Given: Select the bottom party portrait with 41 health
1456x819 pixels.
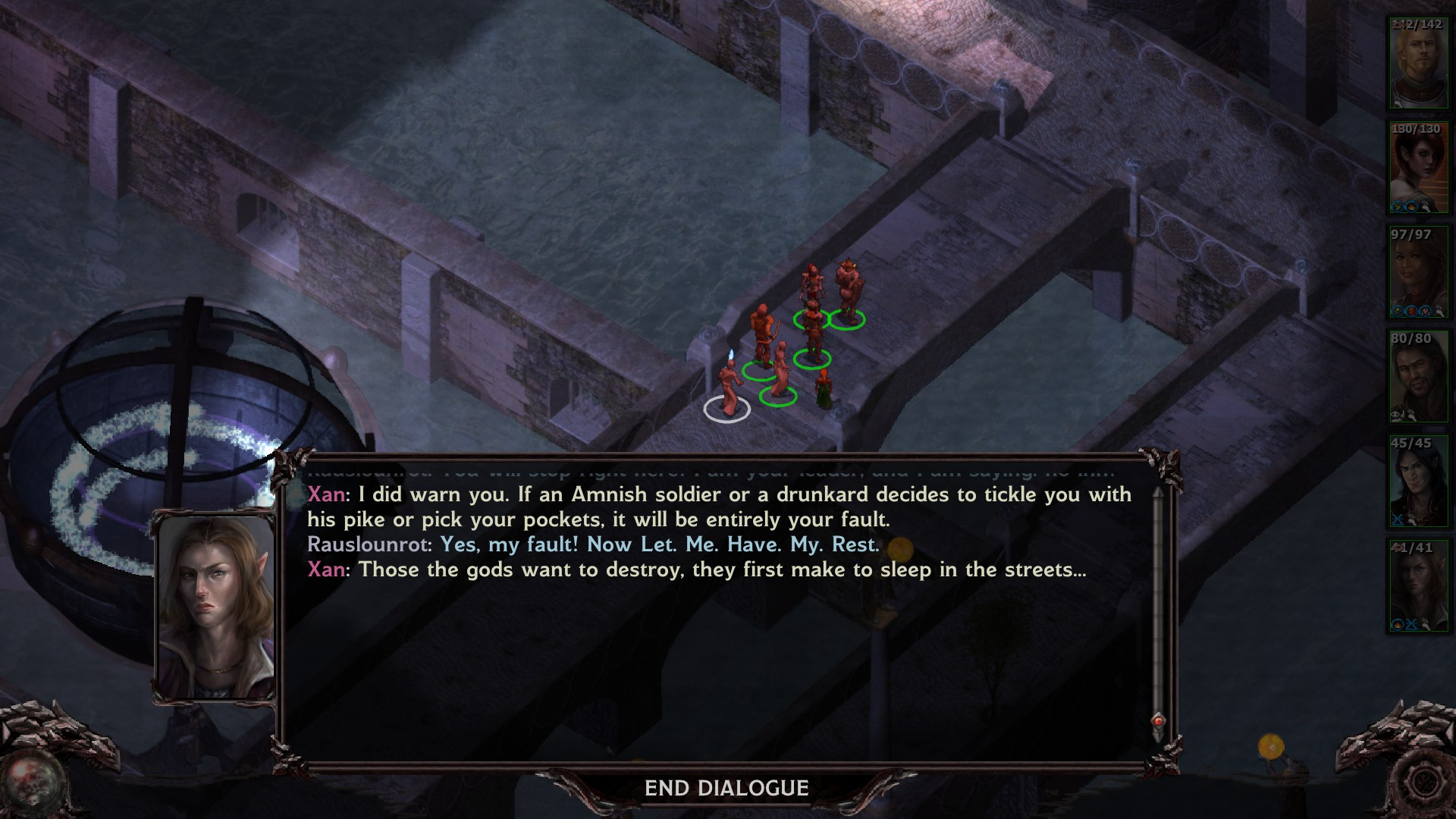Looking at the screenshot, I should tap(1417, 586).
